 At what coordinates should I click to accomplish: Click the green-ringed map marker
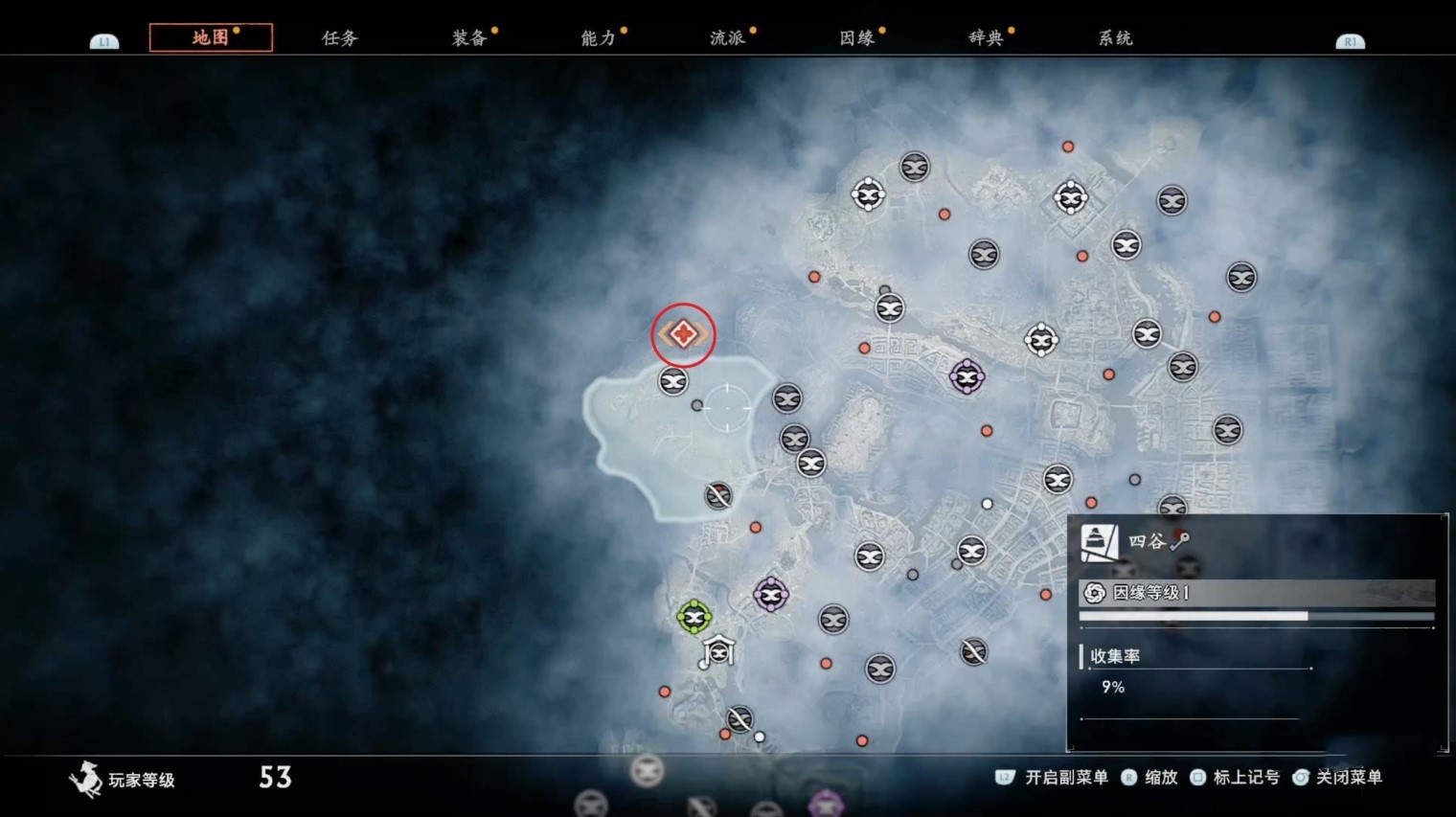694,617
